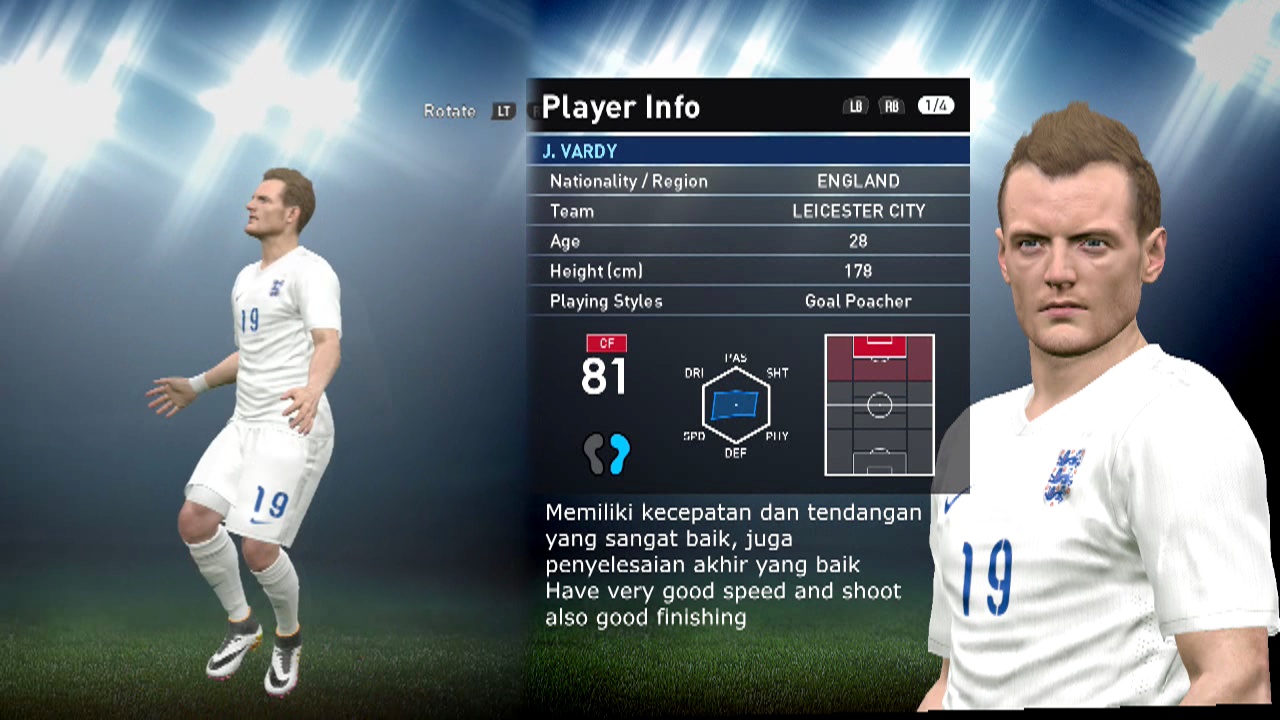The height and width of the screenshot is (720, 1280).
Task: Select the CF position badge icon
Action: 605,344
